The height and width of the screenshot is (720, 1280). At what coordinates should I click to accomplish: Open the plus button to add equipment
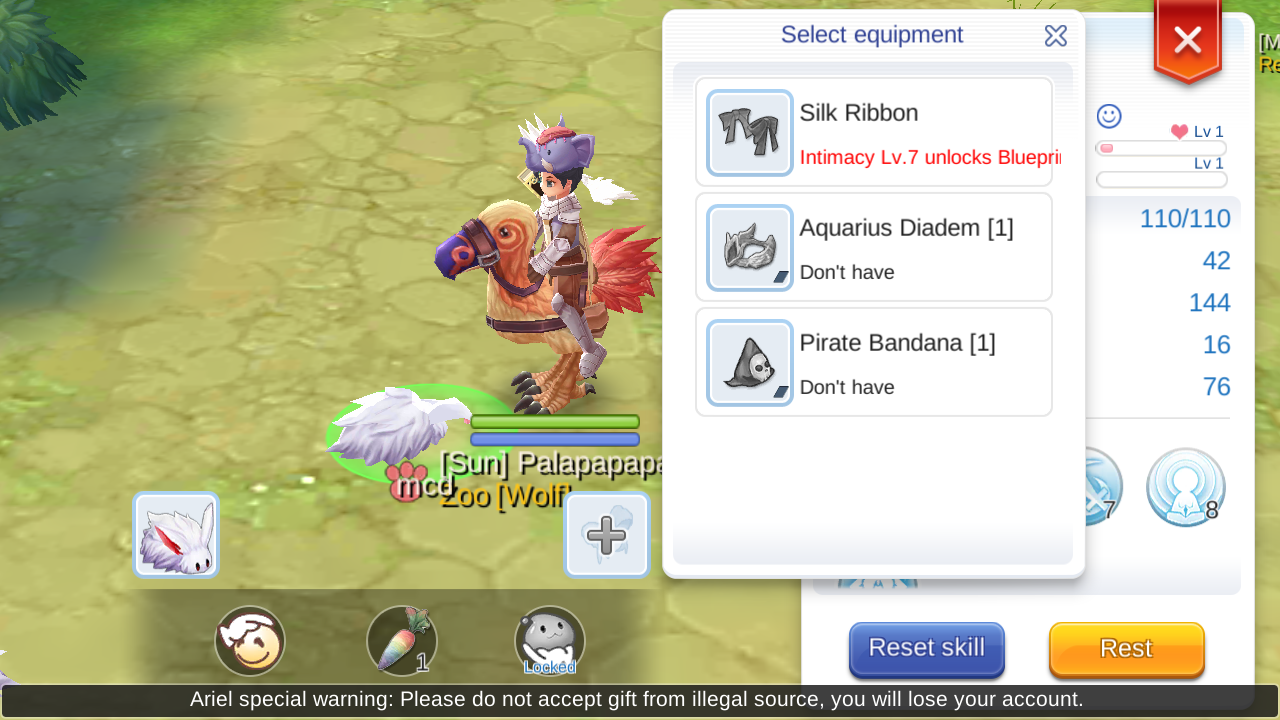[x=607, y=534]
